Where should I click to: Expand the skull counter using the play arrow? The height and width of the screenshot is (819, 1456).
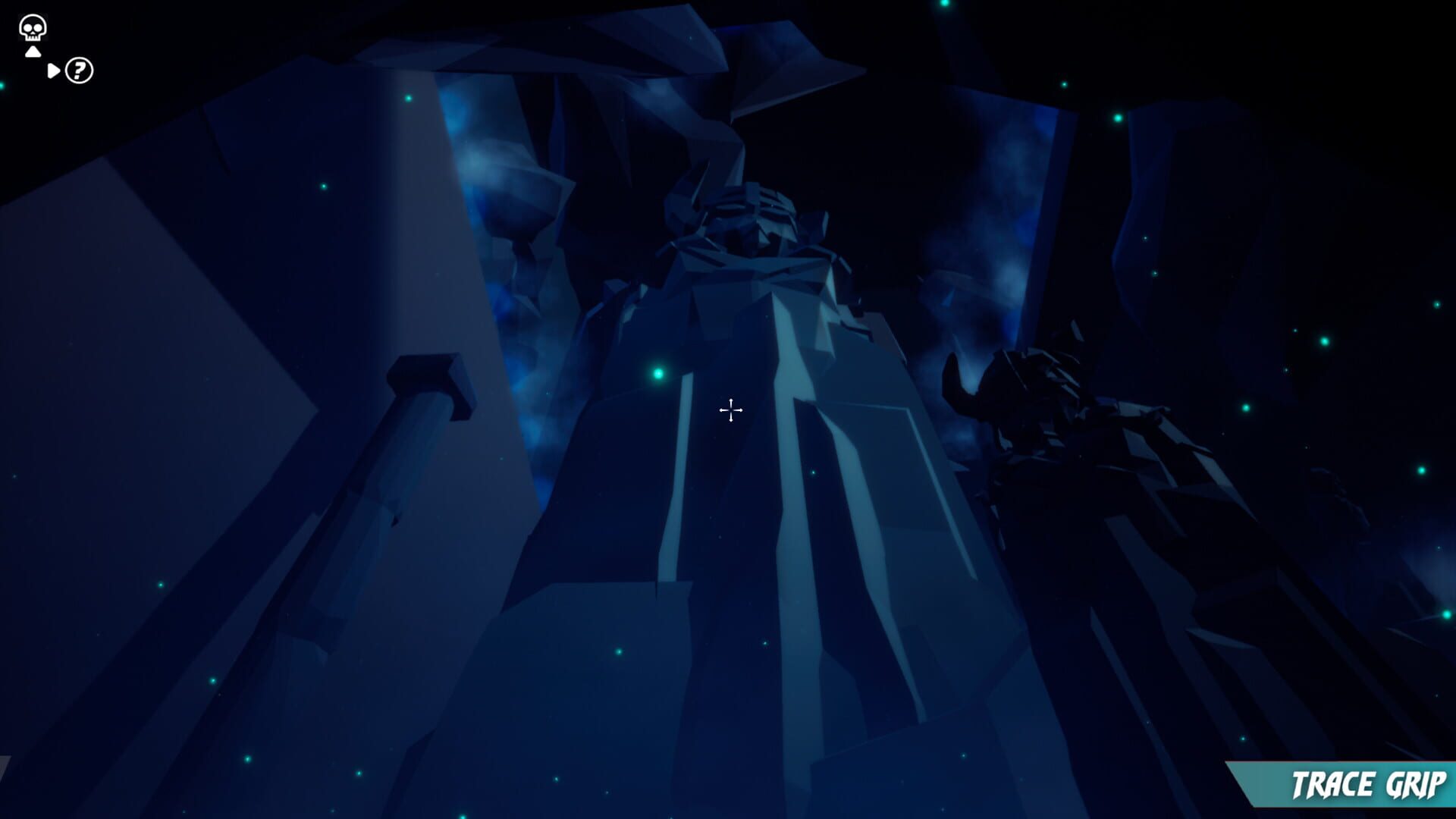tap(52, 71)
